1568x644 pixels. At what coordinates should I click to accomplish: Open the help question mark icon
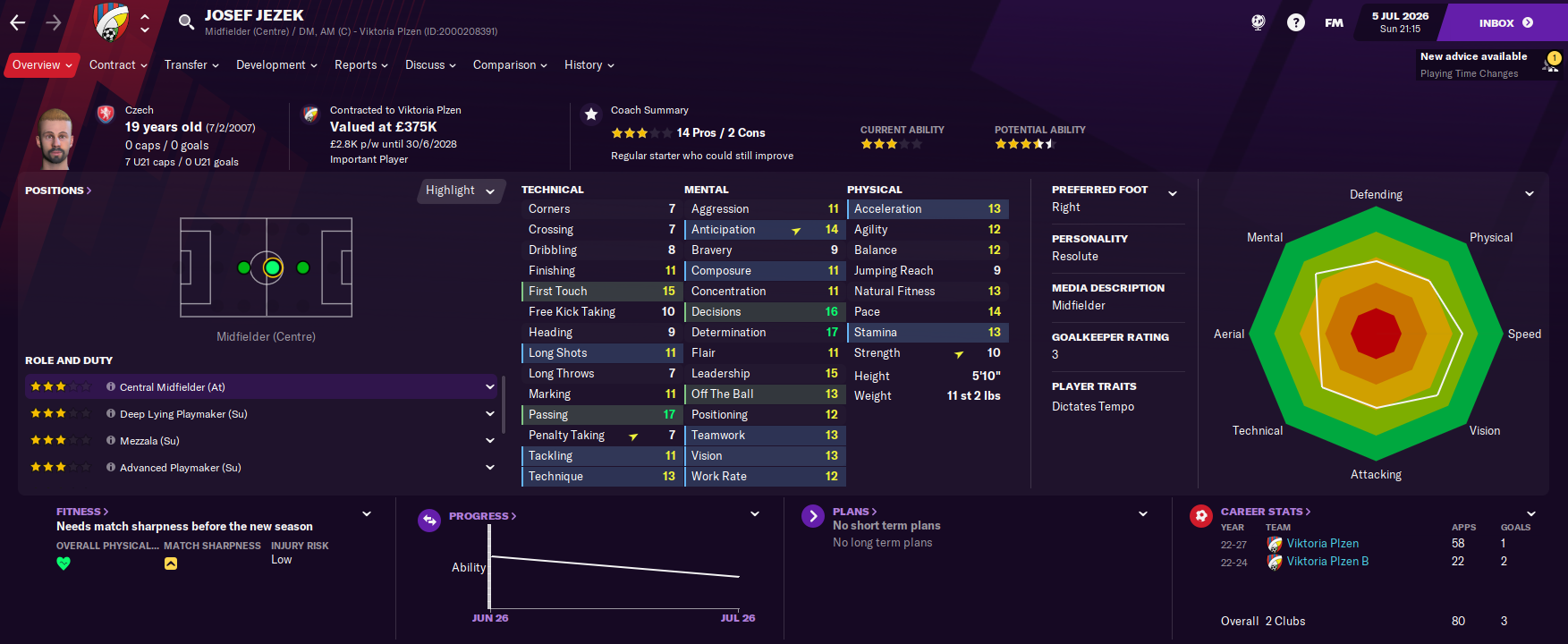pos(1295,22)
